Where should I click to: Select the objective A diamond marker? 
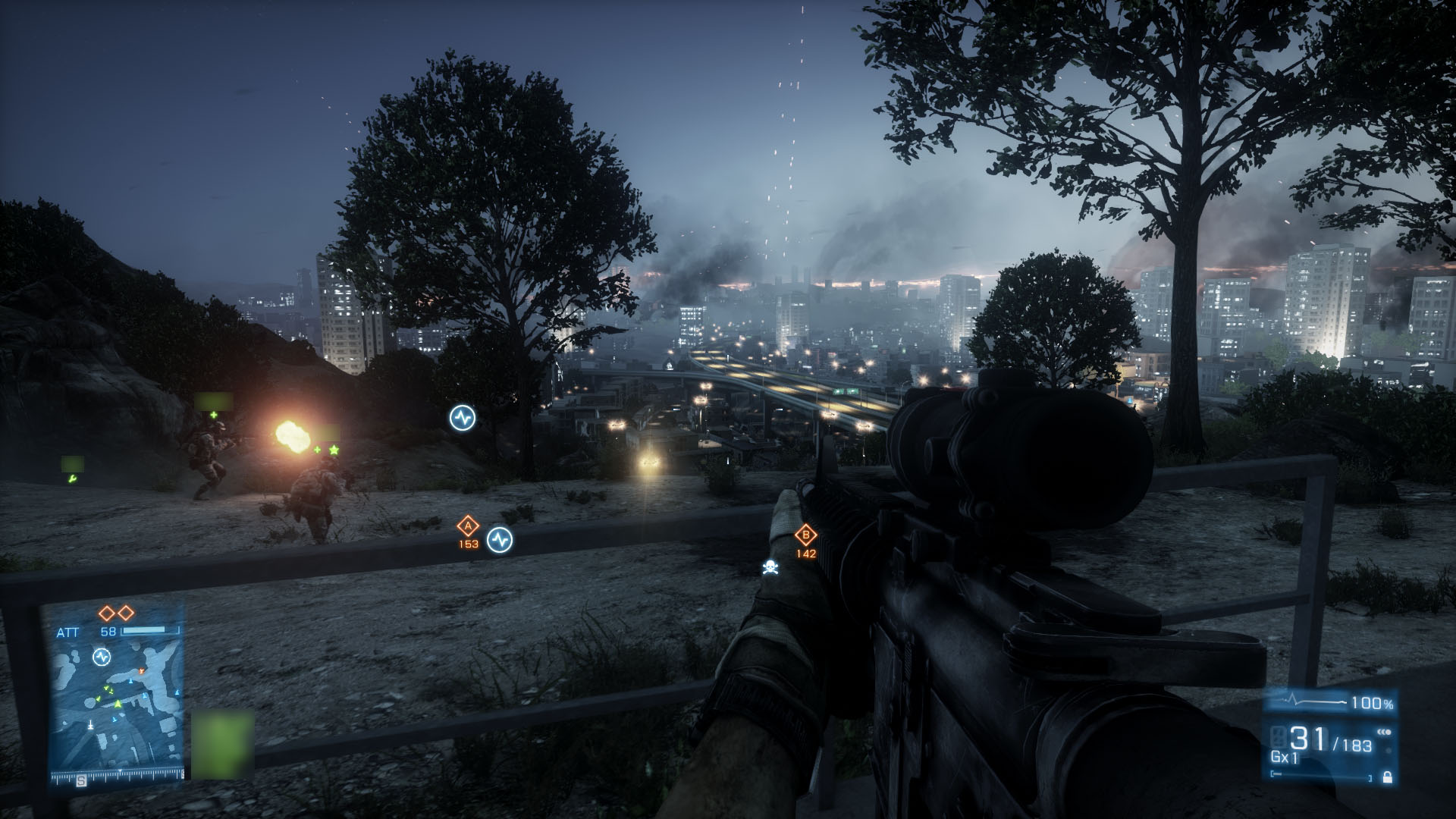(x=468, y=526)
